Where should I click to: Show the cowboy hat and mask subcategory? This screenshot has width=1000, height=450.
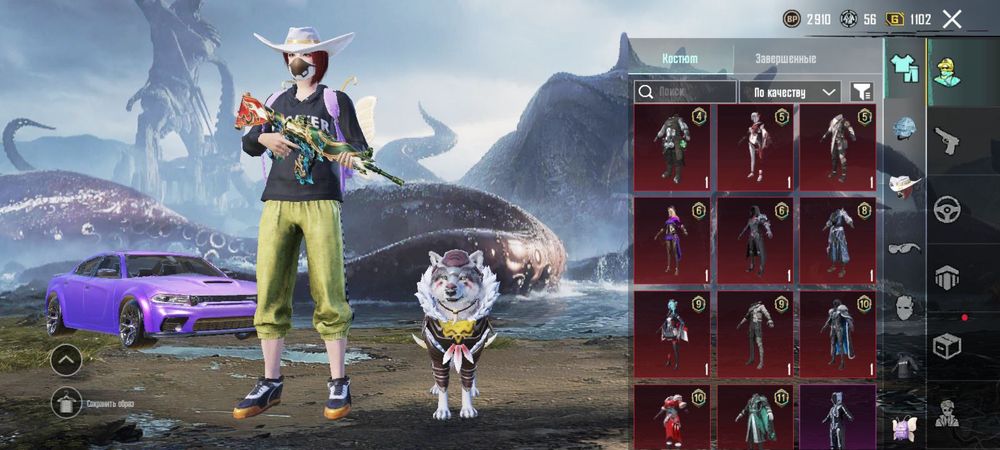905,187
